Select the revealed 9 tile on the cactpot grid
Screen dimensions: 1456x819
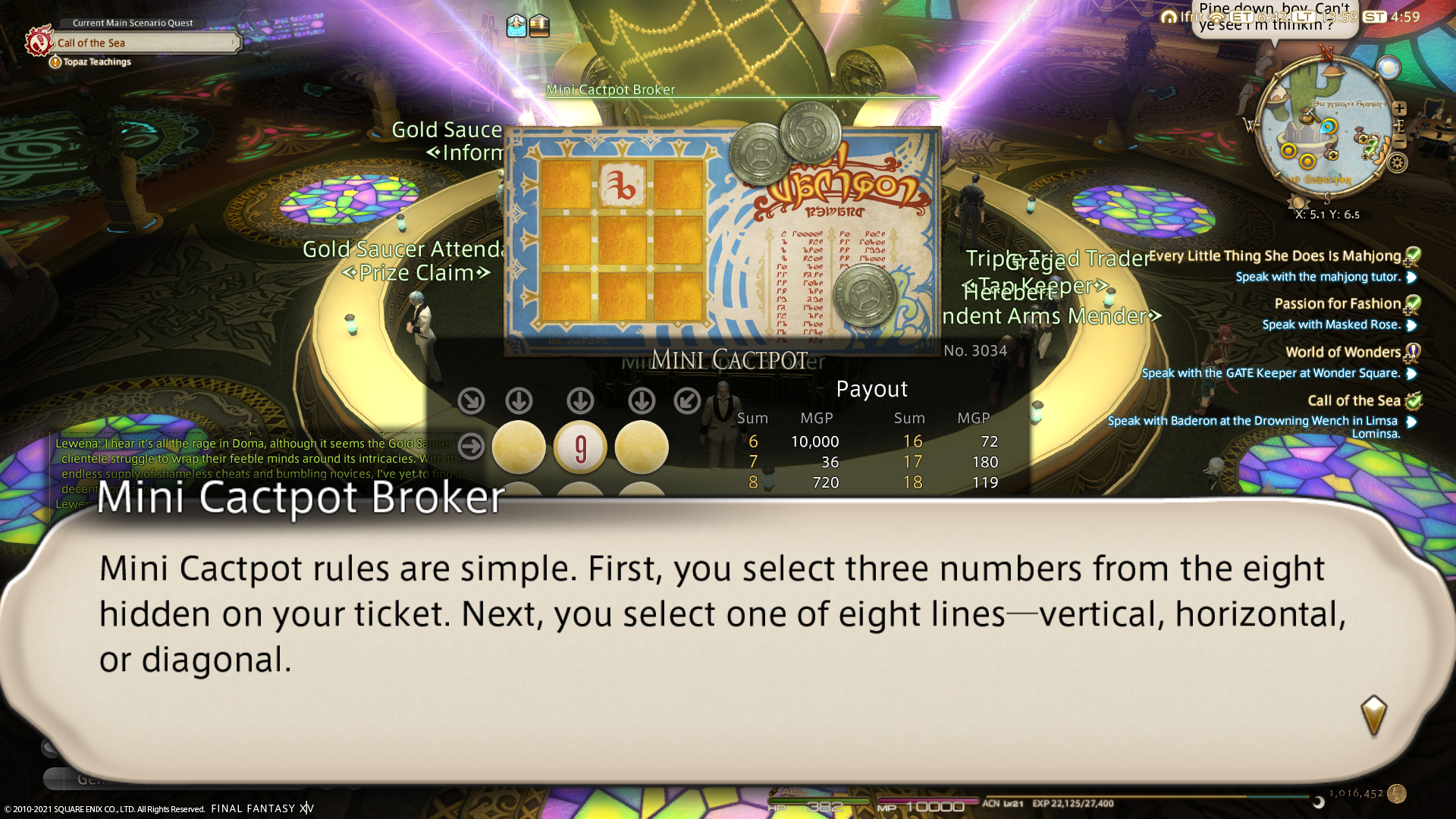coord(580,447)
